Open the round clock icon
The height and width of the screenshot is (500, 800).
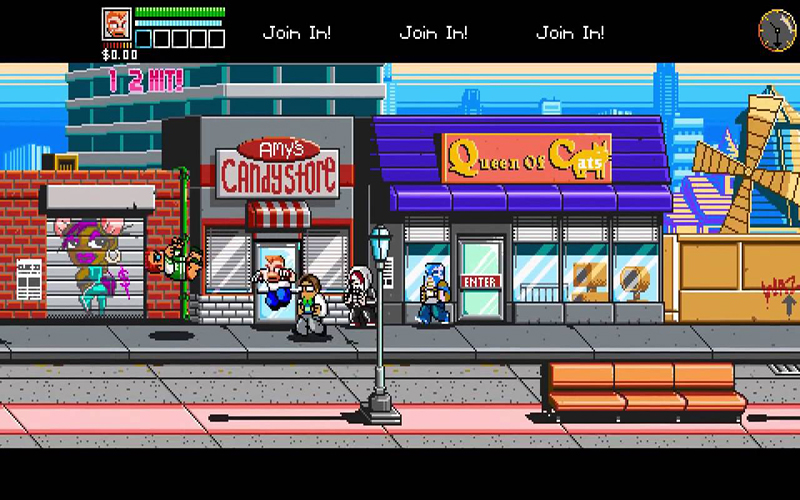point(776,27)
